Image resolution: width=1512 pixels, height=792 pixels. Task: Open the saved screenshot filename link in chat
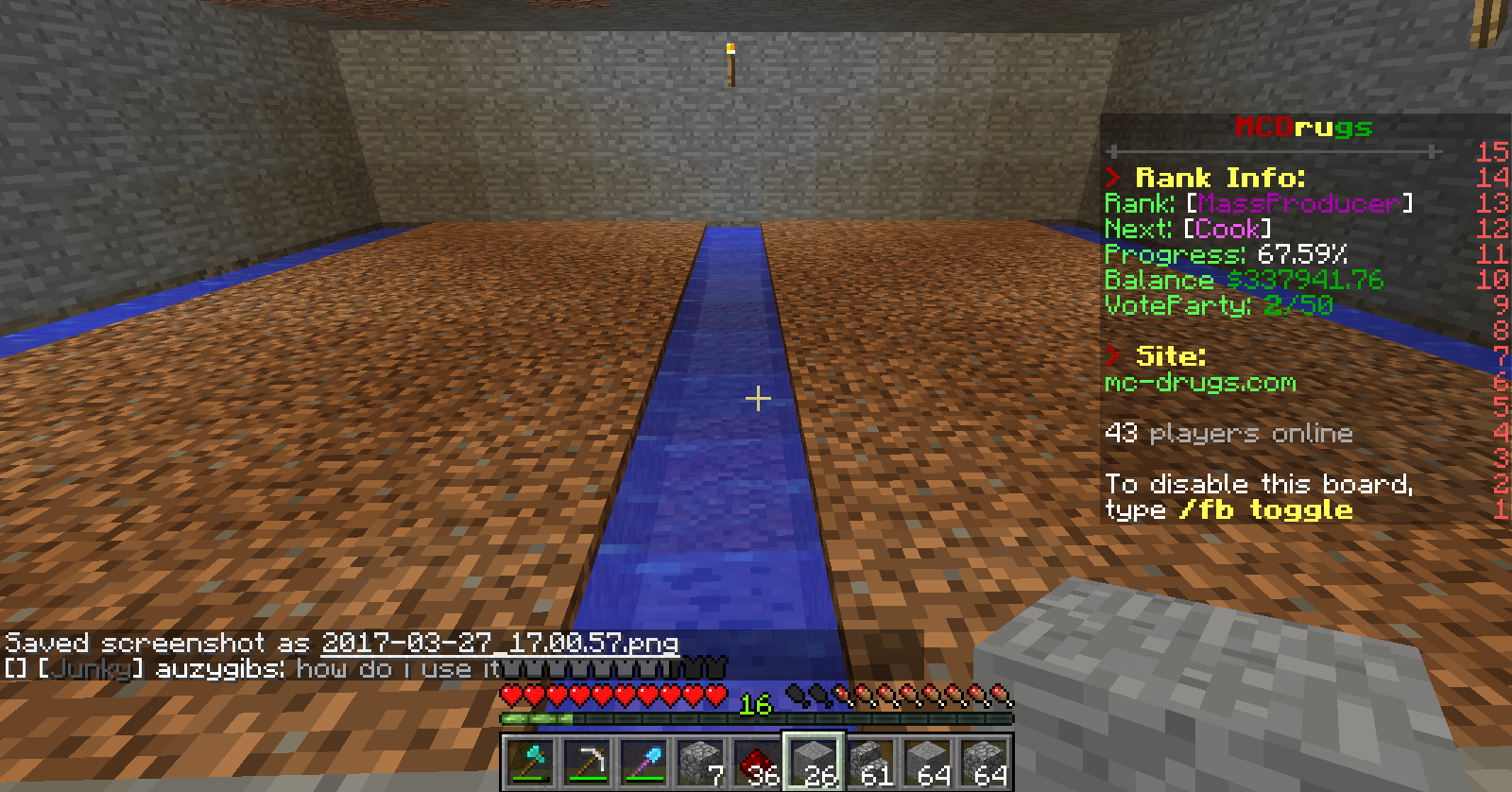[499, 644]
